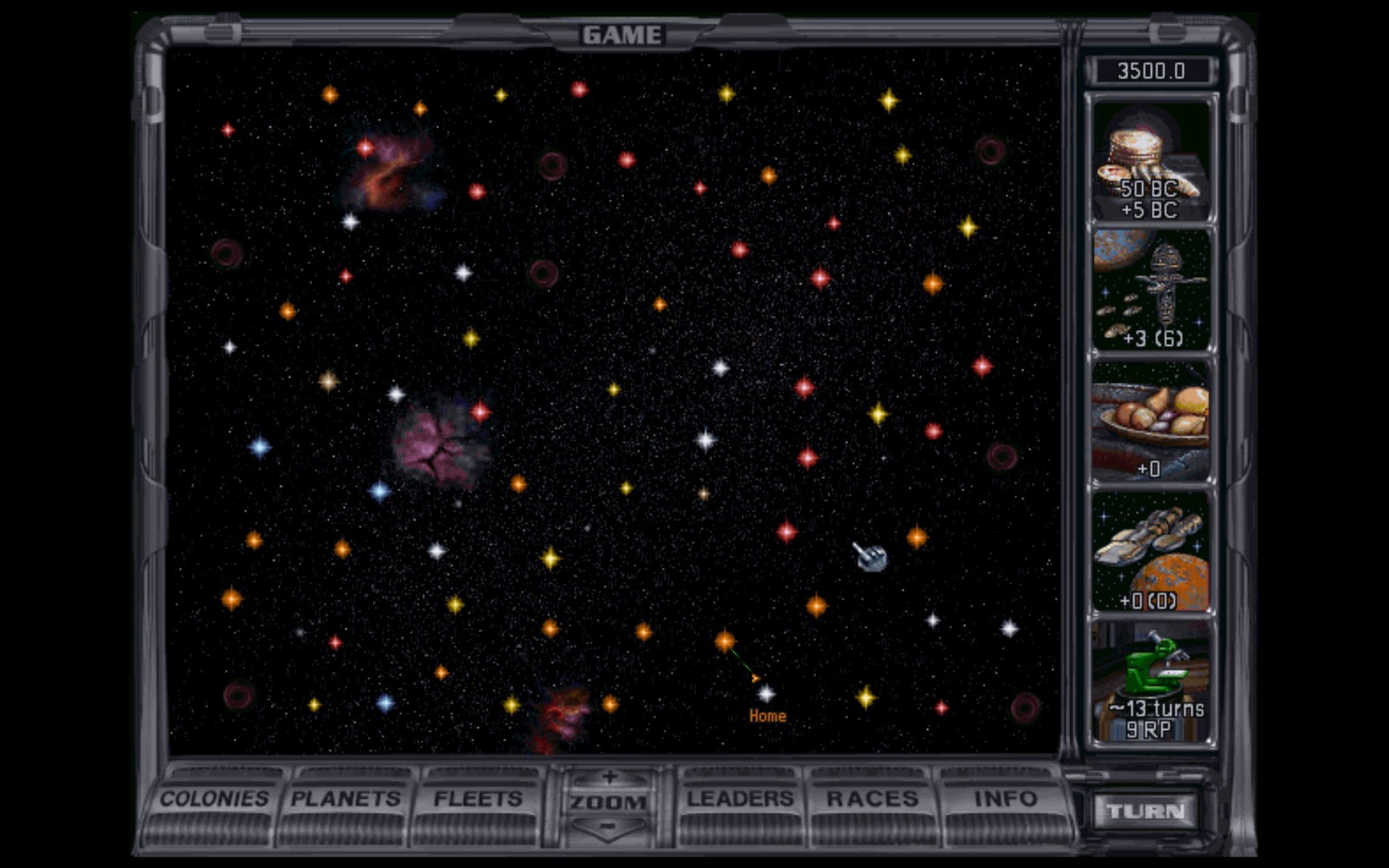This screenshot has height=868, width=1389.
Task: Open the RACES screen
Action: point(871,799)
